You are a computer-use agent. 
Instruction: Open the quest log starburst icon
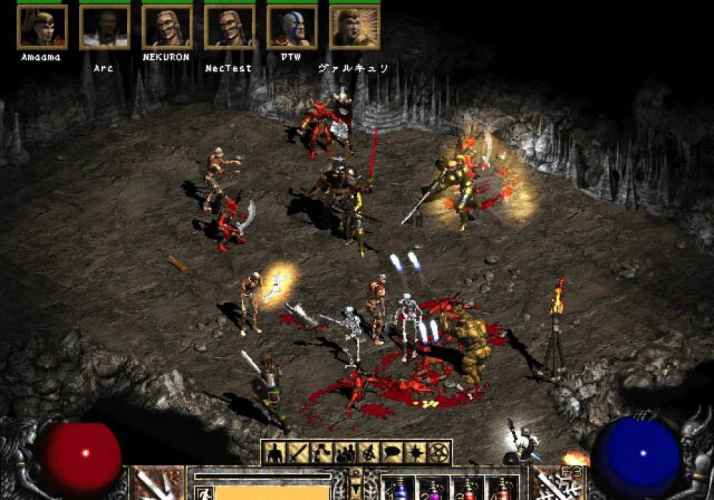coord(414,453)
